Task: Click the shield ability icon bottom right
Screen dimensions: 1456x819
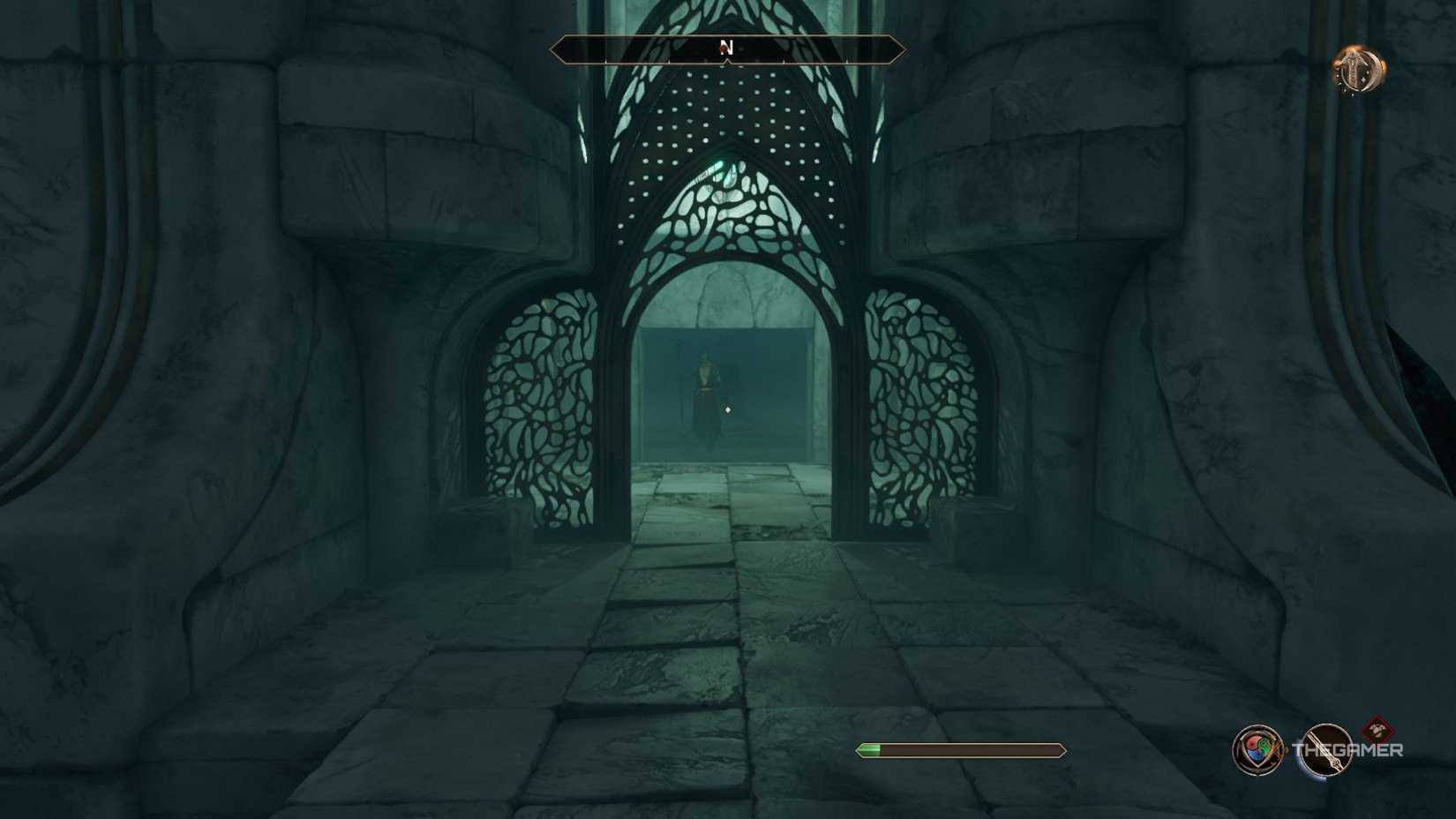Action: (1257, 748)
